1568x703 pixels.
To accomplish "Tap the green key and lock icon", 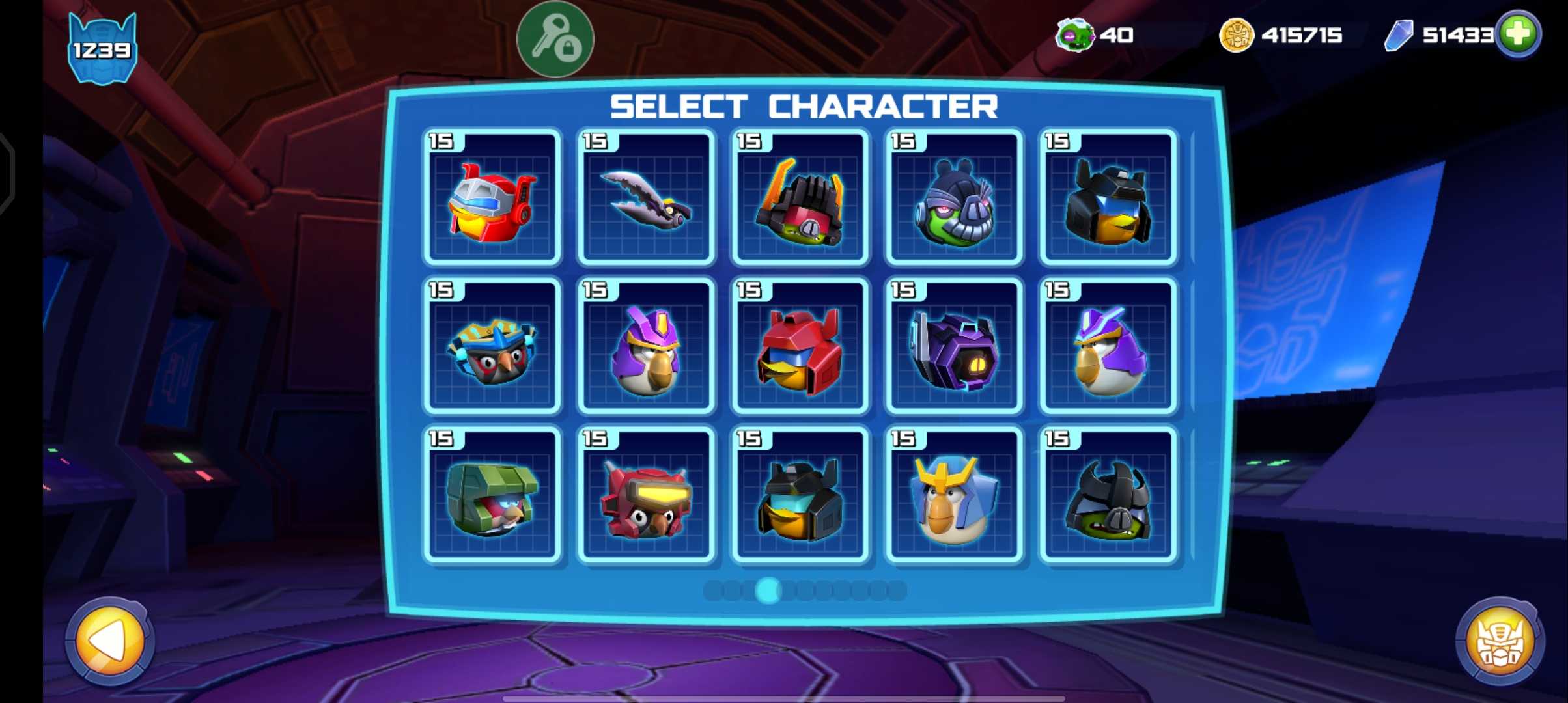I will 555,39.
